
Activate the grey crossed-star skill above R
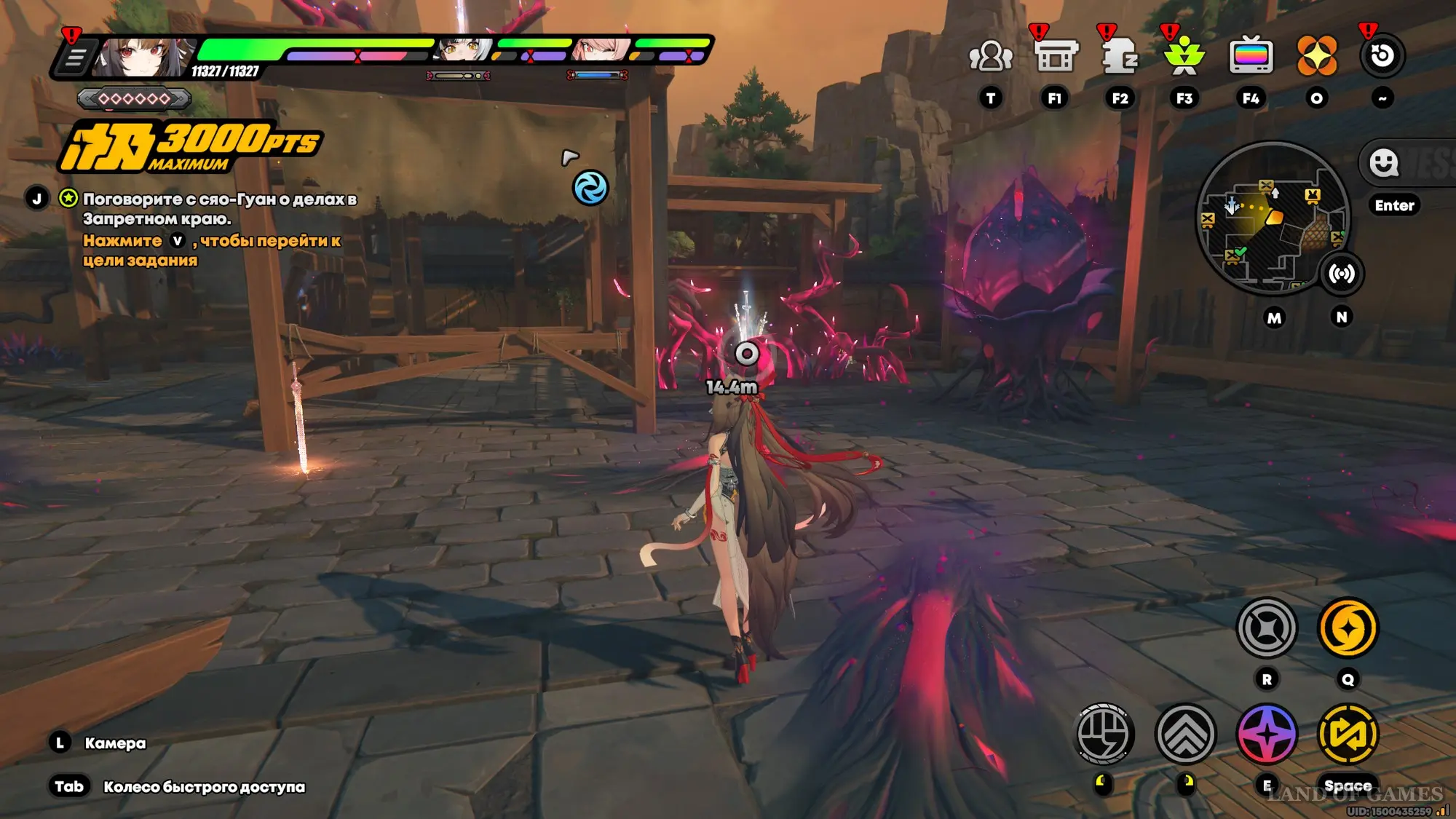1267,628
